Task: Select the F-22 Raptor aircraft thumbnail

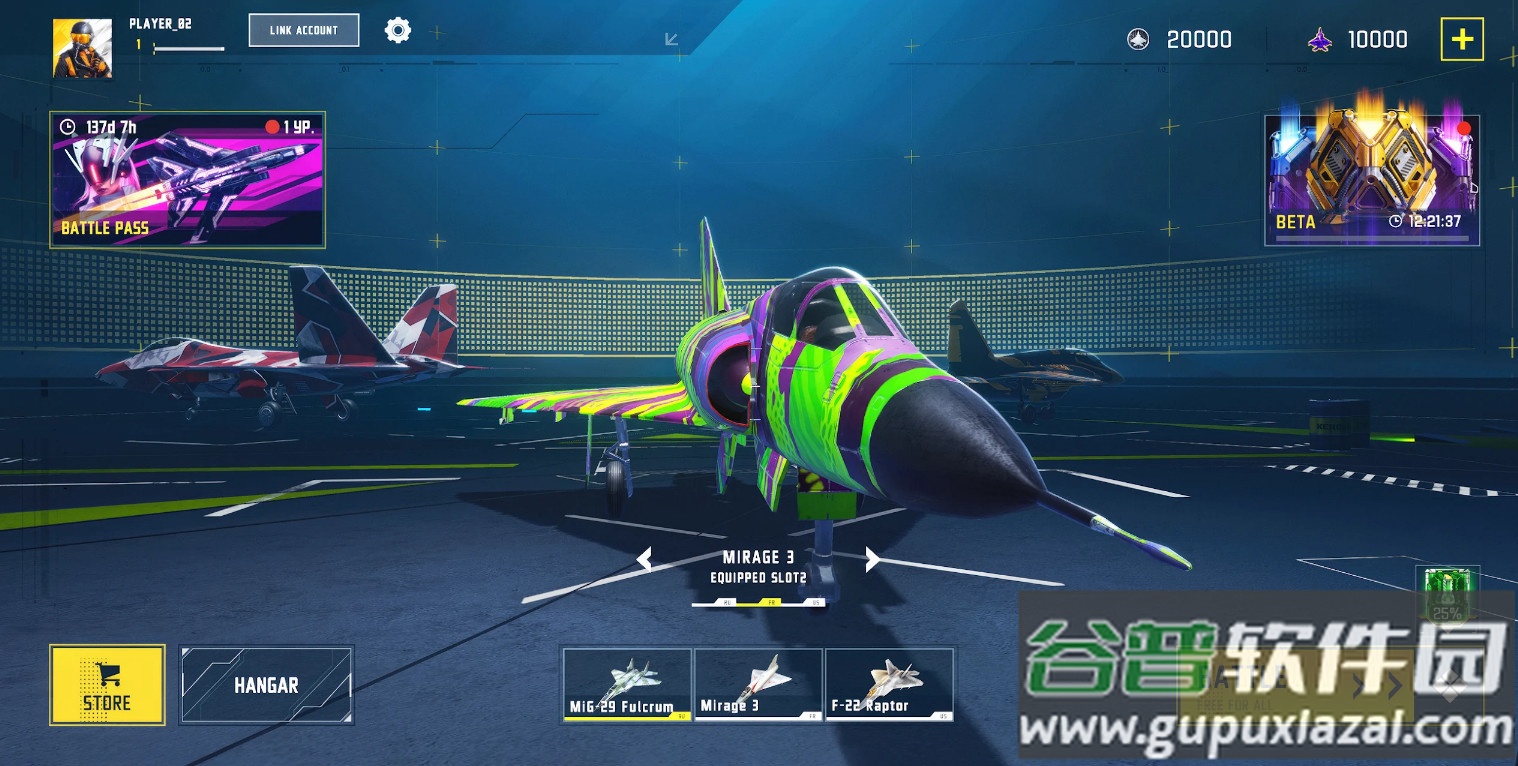Action: point(889,684)
